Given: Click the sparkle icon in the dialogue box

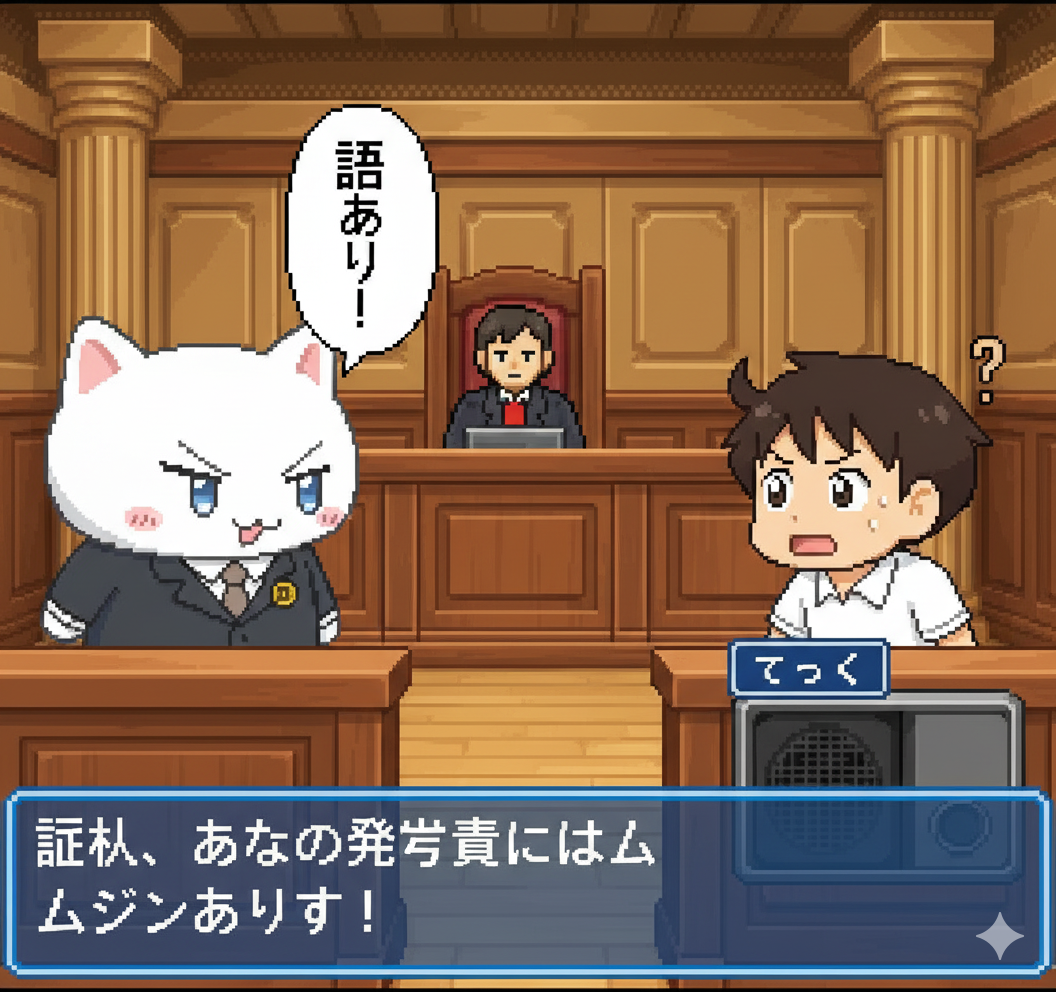Looking at the screenshot, I should pos(999,936).
